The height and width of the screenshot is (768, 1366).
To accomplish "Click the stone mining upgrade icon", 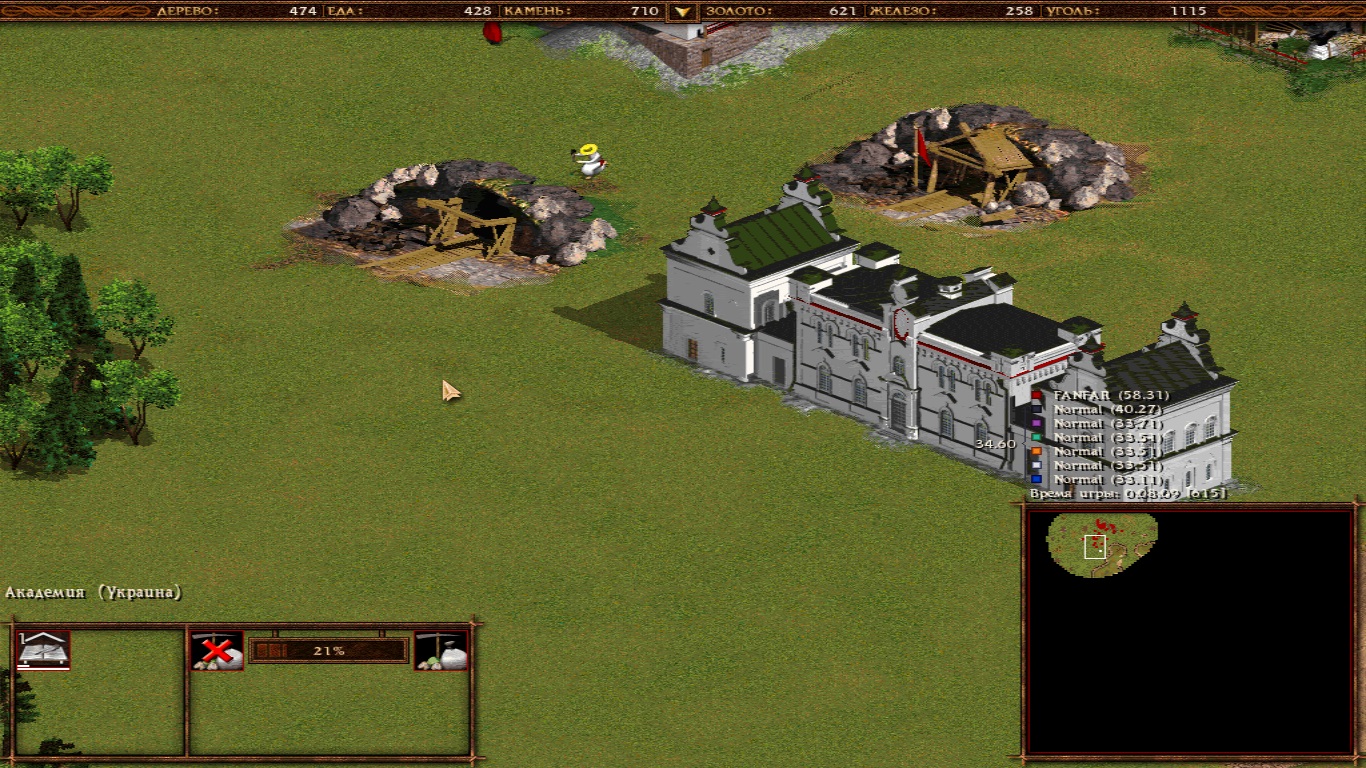I will pyautogui.click(x=441, y=651).
